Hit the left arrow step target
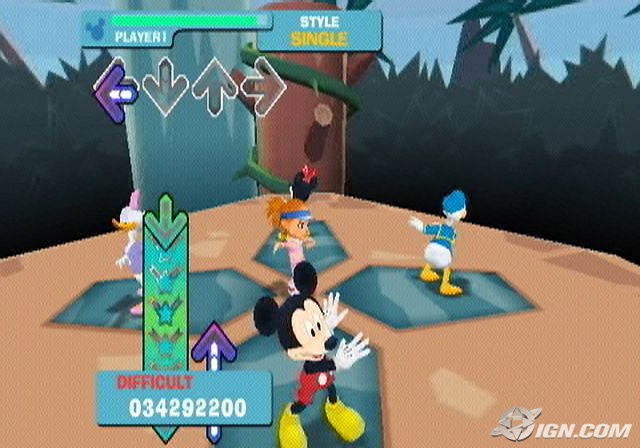 coord(116,94)
